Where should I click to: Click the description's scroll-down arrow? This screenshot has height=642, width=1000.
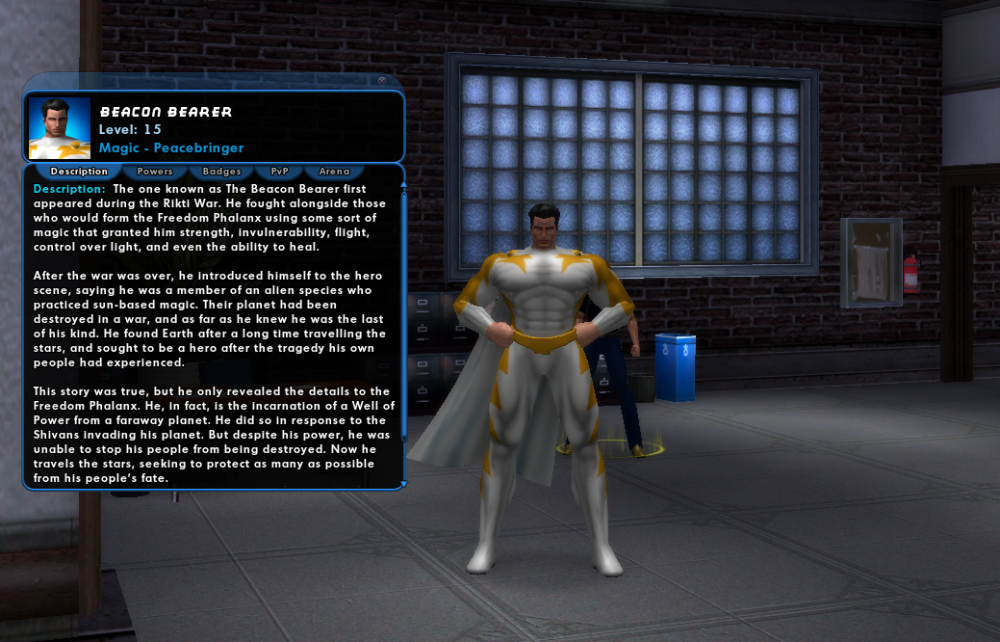(x=403, y=484)
